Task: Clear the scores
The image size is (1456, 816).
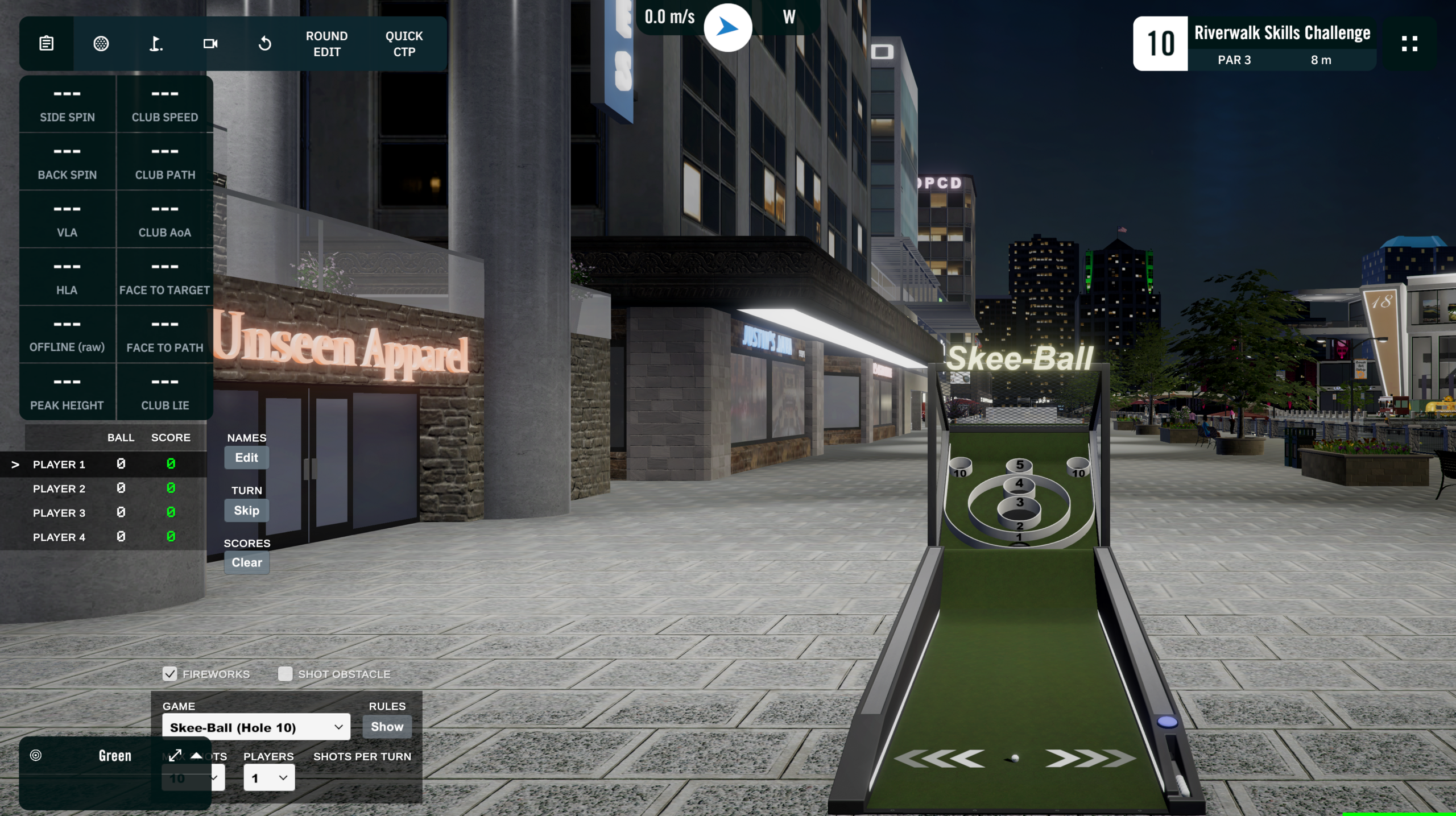Action: (246, 562)
